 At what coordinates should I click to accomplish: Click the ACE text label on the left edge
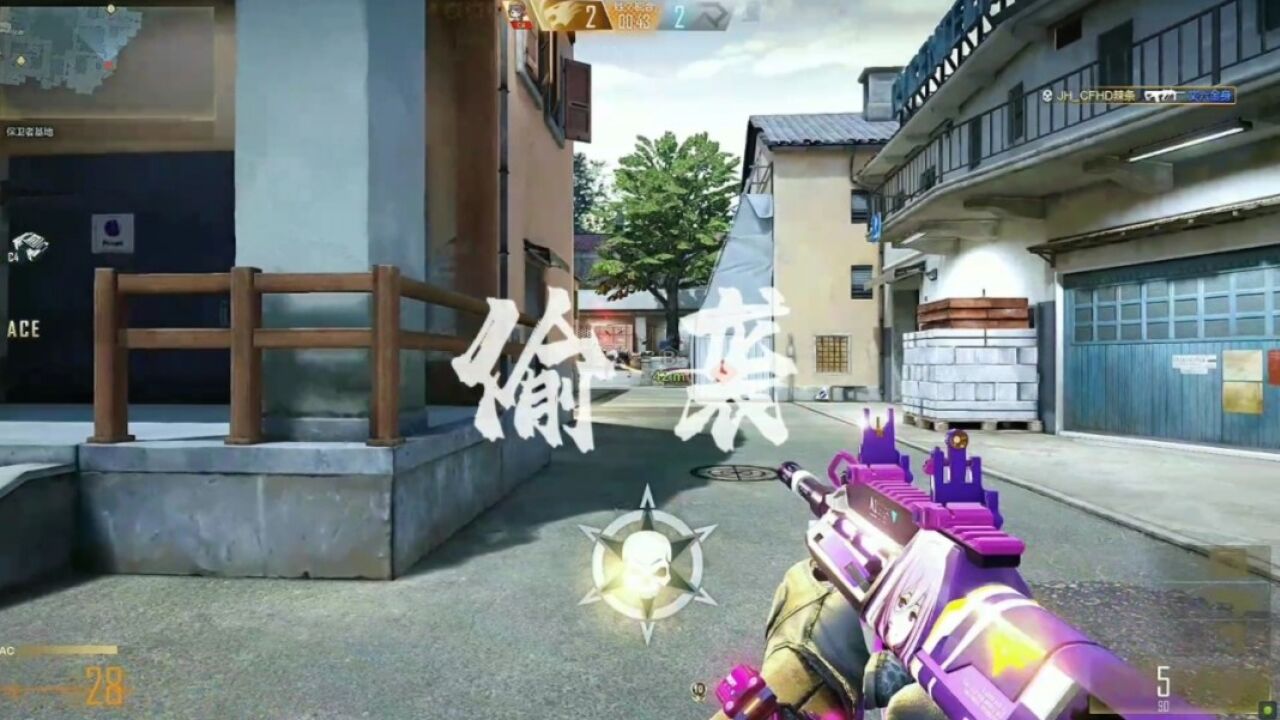[22, 327]
